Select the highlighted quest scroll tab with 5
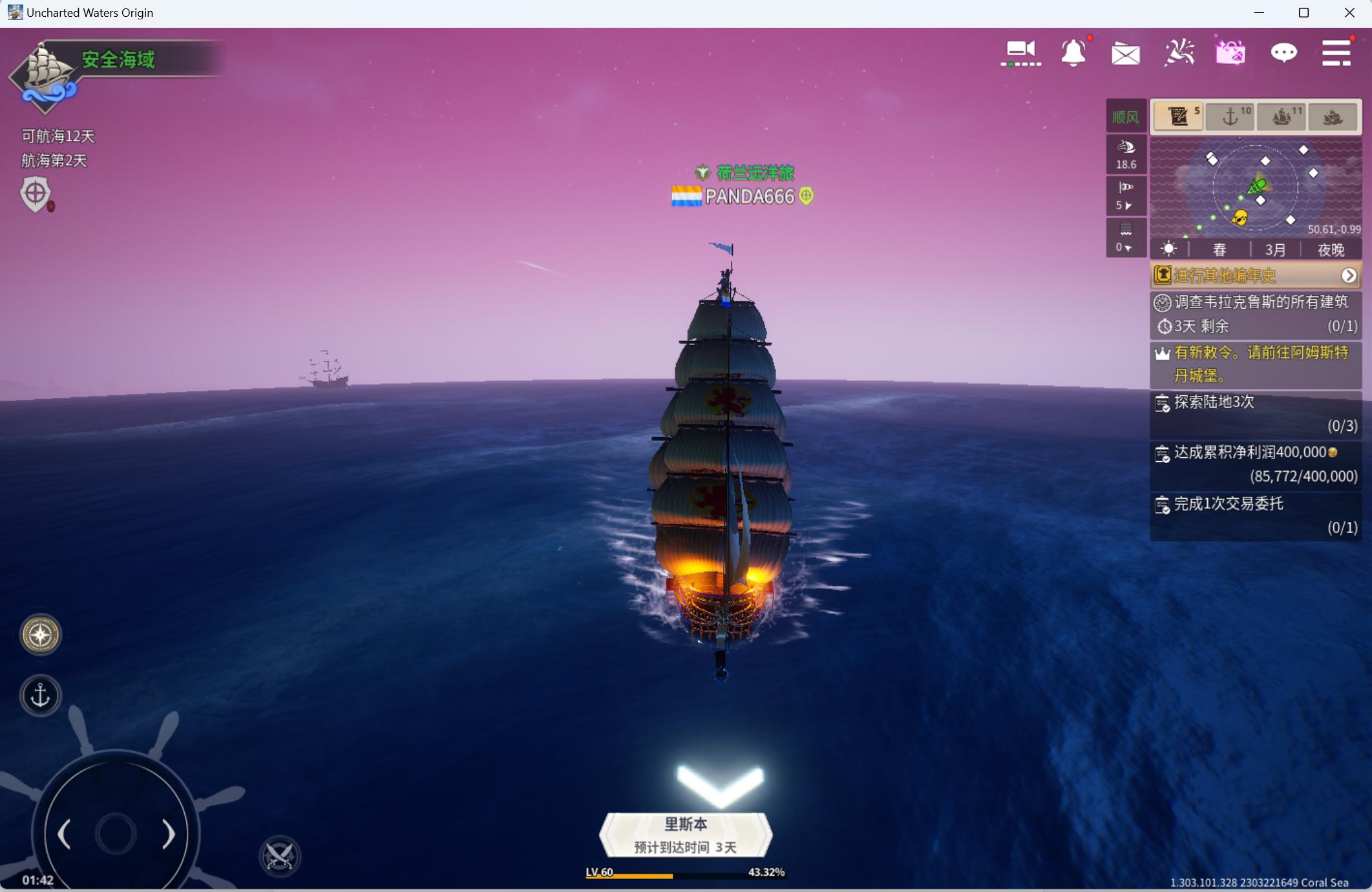 click(x=1178, y=116)
